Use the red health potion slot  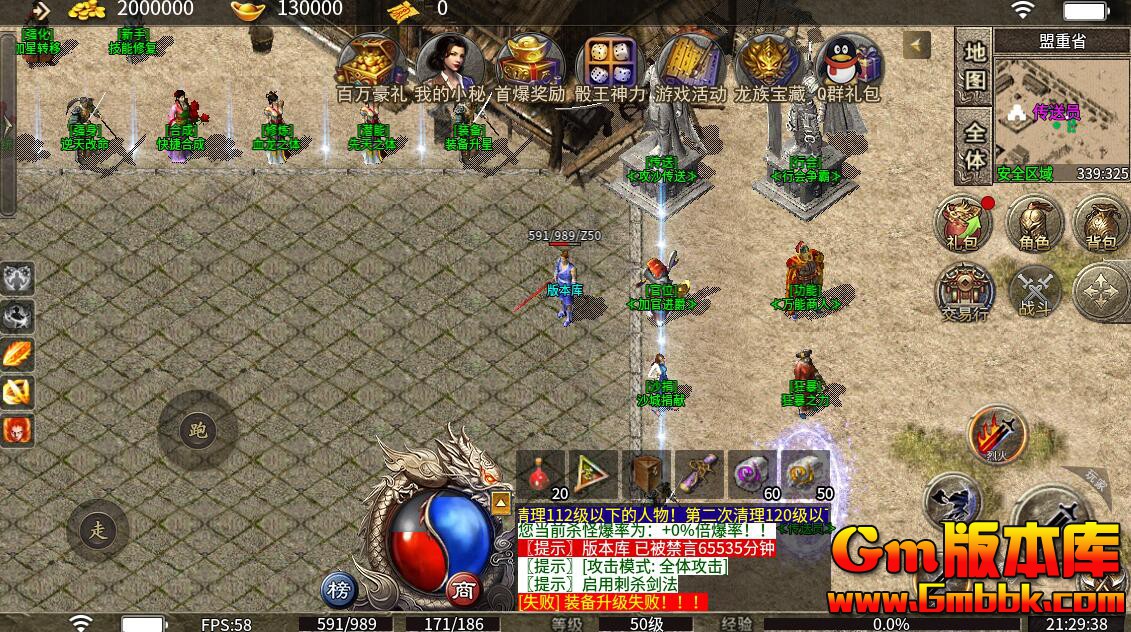pyautogui.click(x=541, y=474)
